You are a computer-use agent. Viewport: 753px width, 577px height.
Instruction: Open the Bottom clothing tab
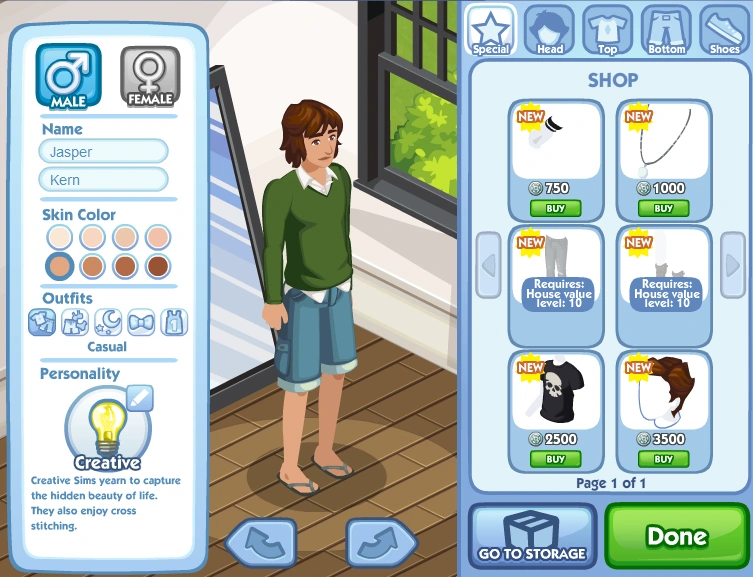[666, 29]
